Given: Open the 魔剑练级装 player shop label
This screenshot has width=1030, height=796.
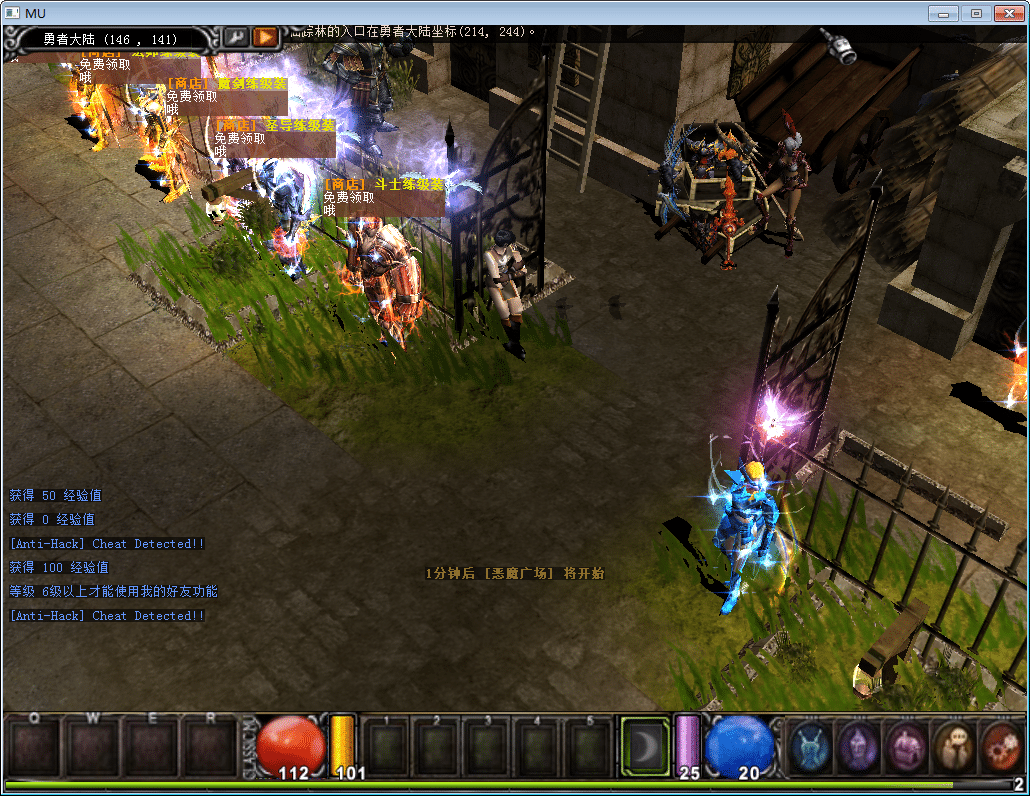Looking at the screenshot, I should pos(226,84).
